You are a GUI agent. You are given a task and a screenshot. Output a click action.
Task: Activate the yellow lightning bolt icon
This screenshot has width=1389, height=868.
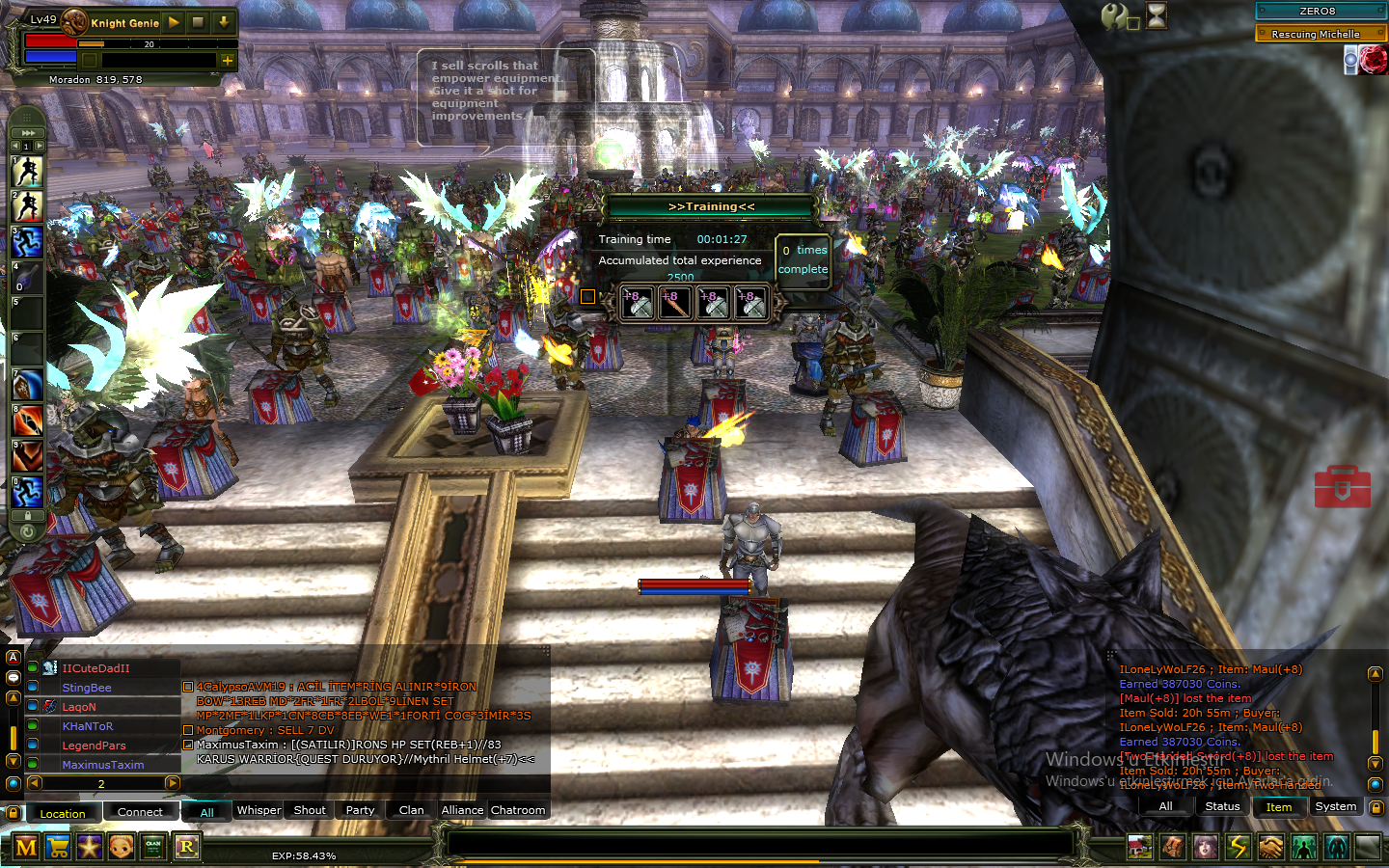coord(1239,848)
